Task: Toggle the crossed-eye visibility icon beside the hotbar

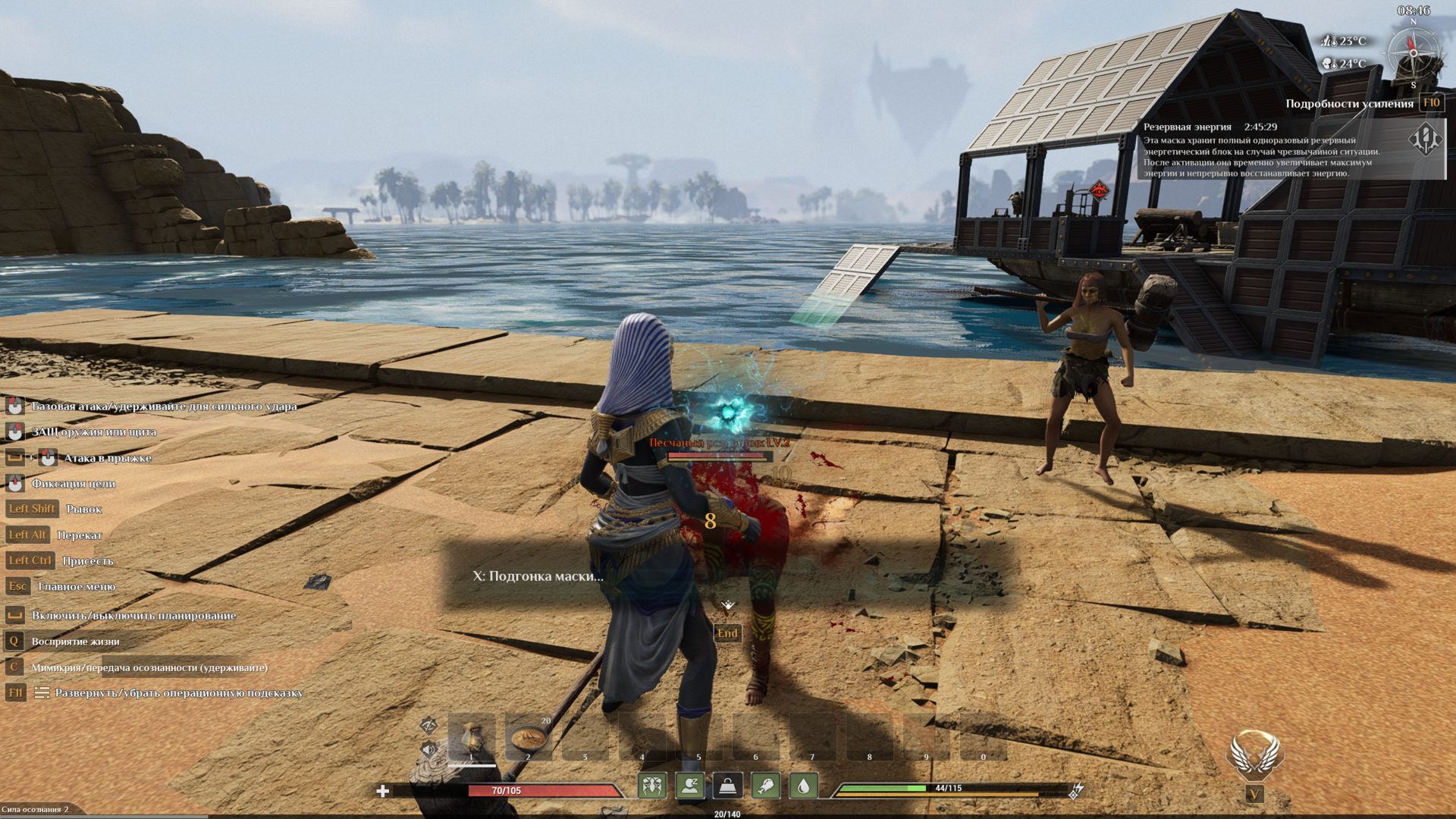Action: tap(428, 725)
